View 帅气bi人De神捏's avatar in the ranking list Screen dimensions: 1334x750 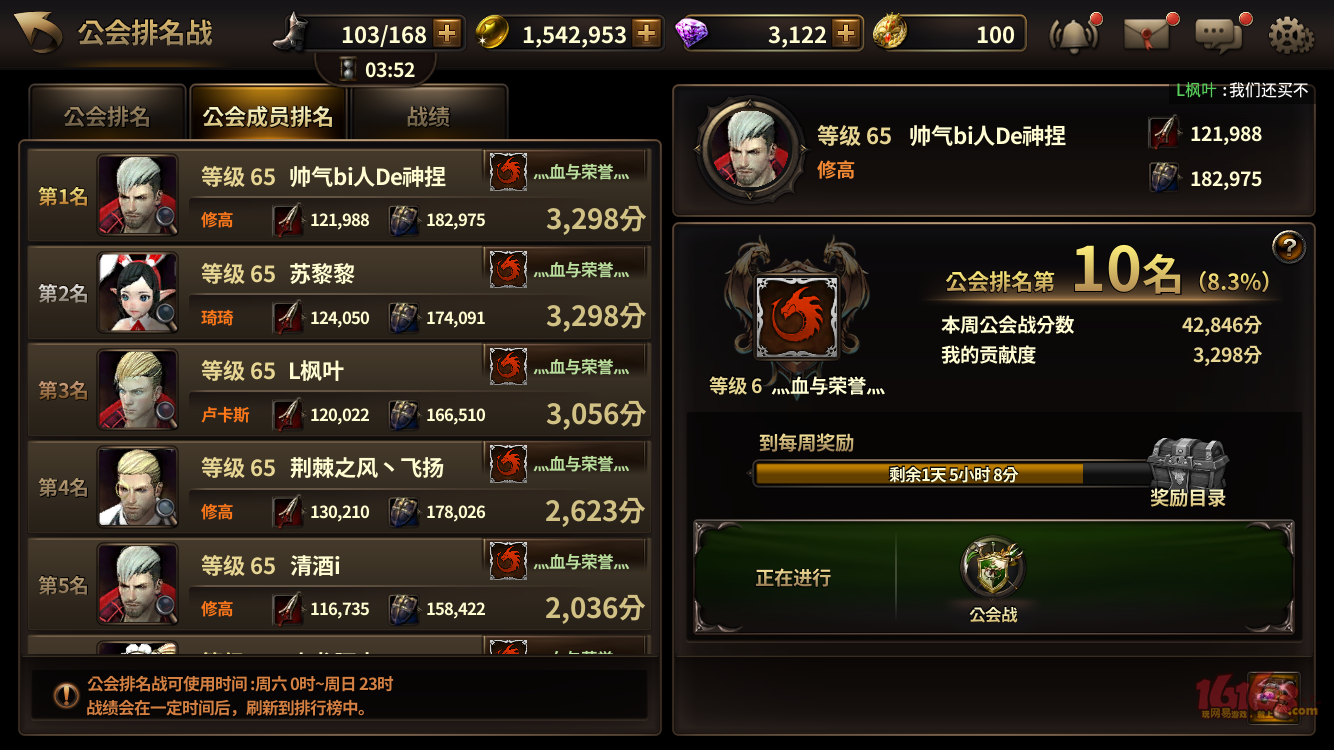pos(135,195)
